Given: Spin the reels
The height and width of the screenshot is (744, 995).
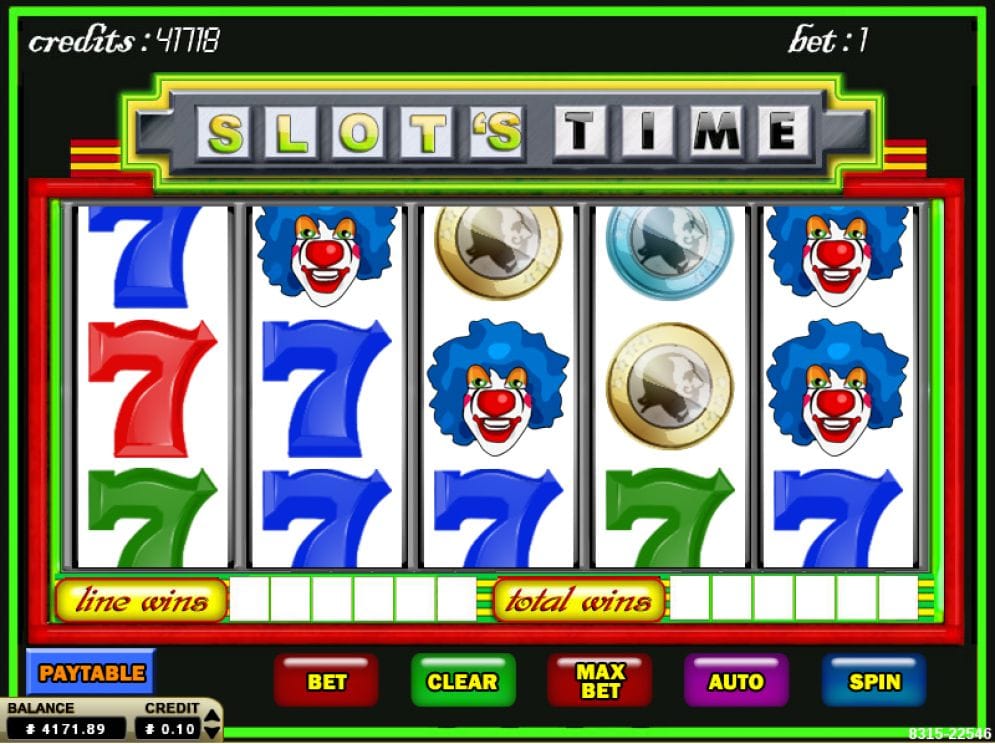Looking at the screenshot, I should [x=874, y=681].
